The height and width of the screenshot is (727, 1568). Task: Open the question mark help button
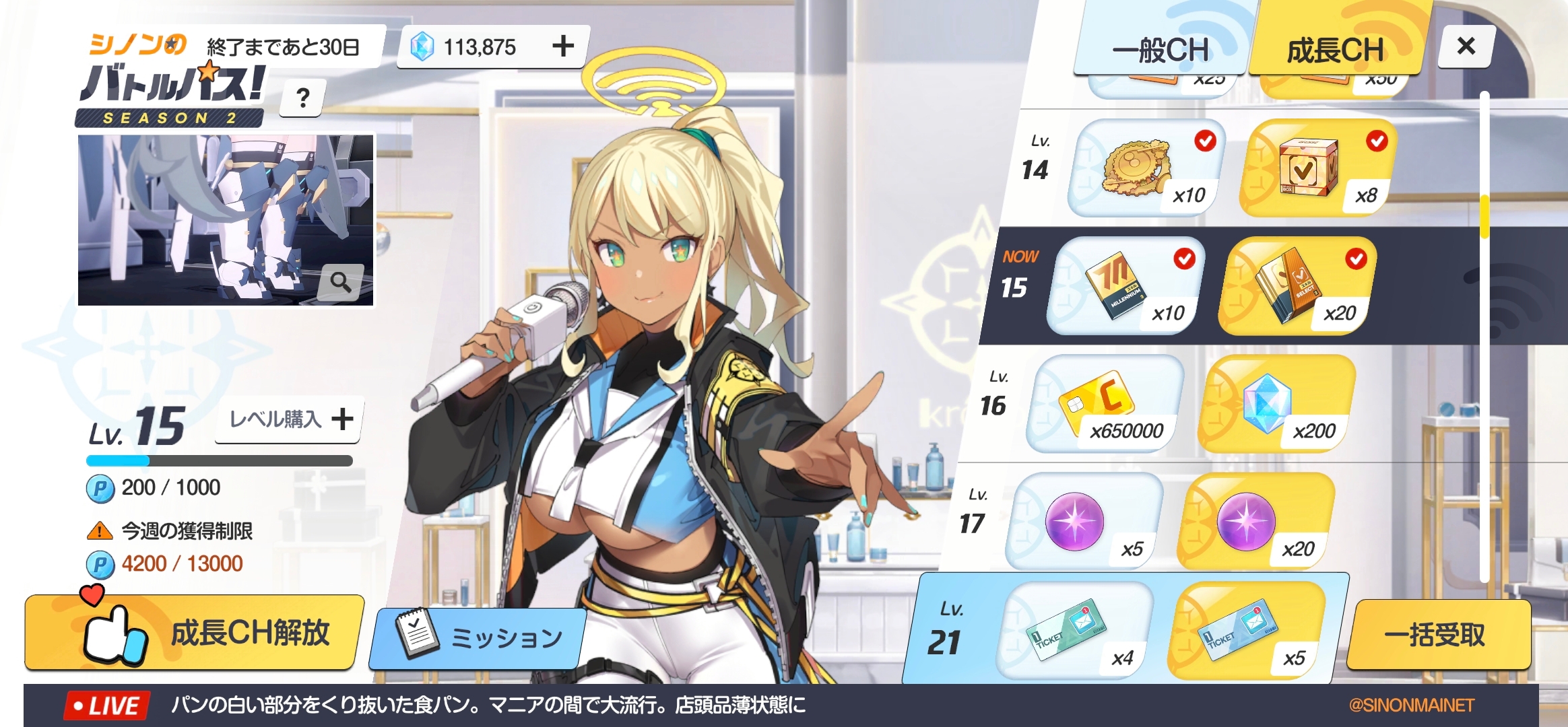click(x=303, y=98)
